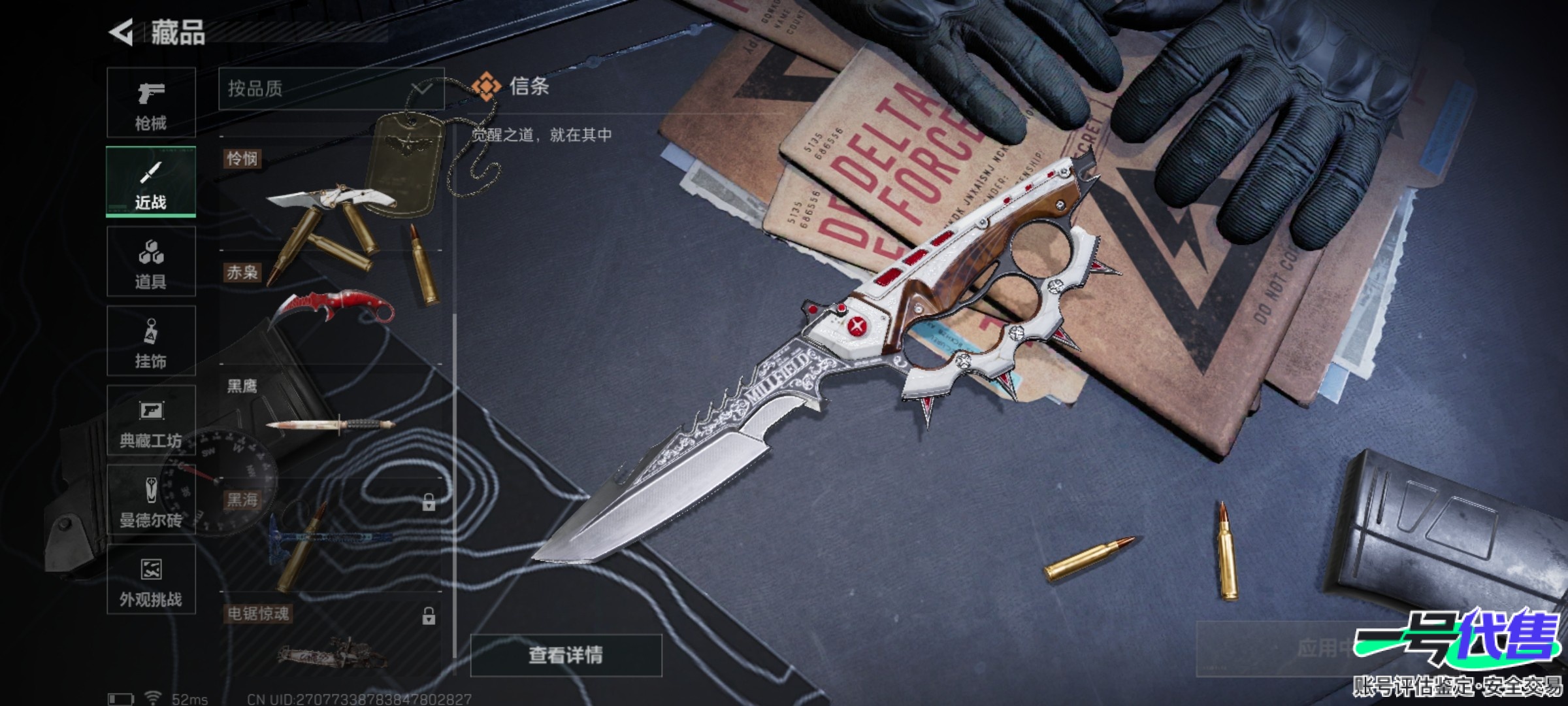Select the locked 电锯惊魂 skin
Viewport: 1568px width, 706px height.
point(331,644)
